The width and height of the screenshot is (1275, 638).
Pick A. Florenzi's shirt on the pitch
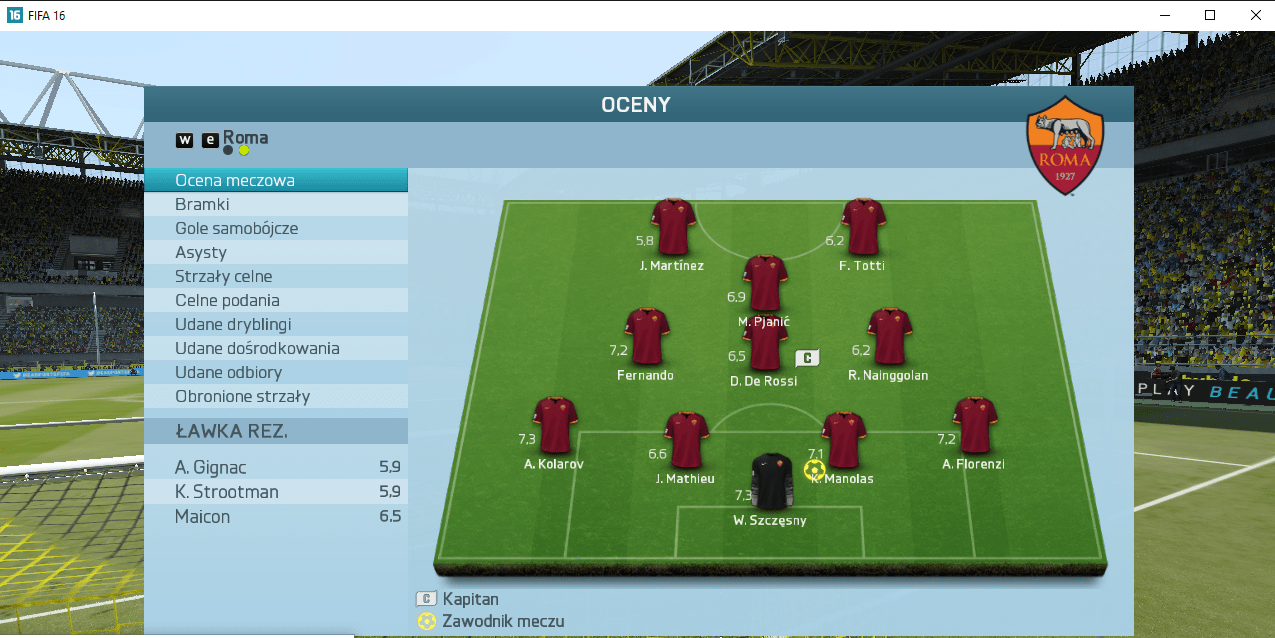point(973,425)
